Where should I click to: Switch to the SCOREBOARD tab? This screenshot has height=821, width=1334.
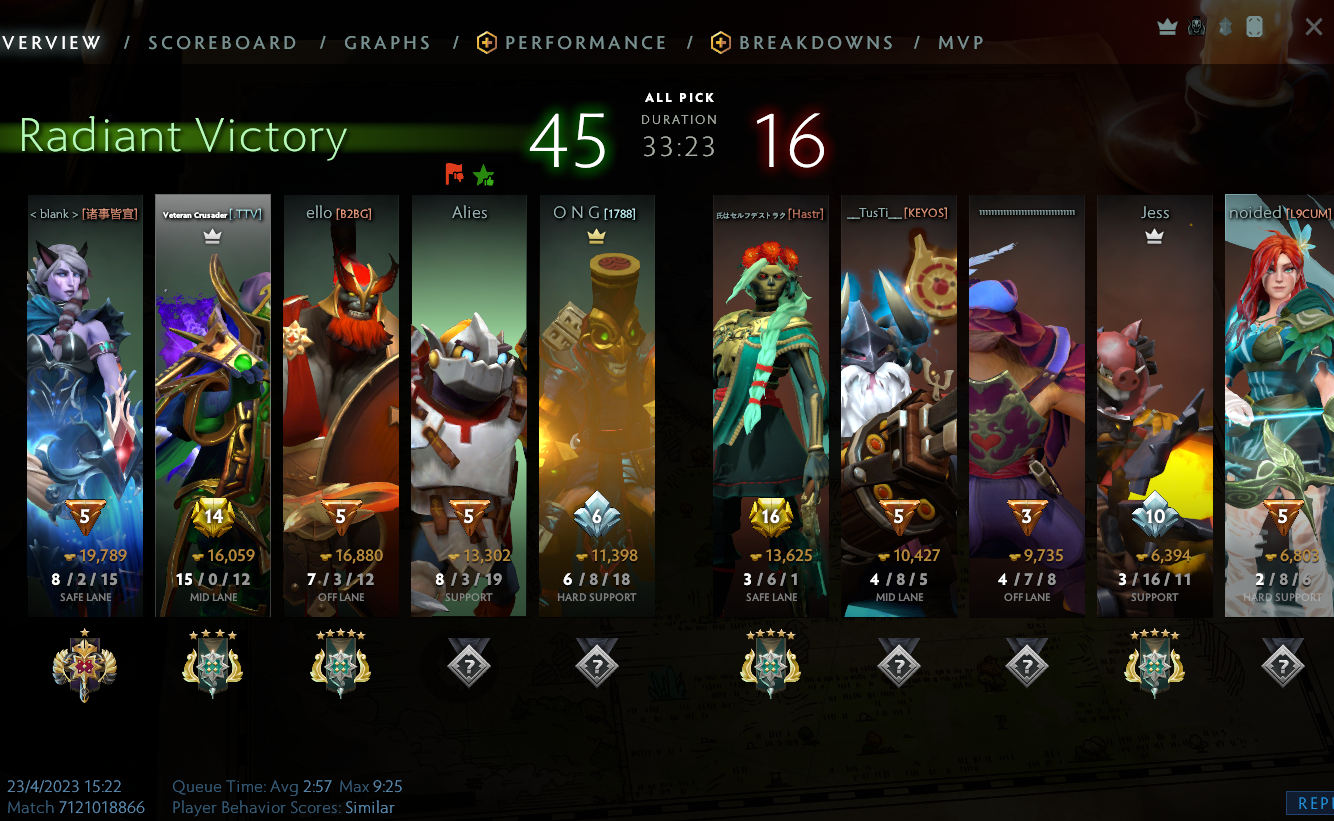point(222,42)
